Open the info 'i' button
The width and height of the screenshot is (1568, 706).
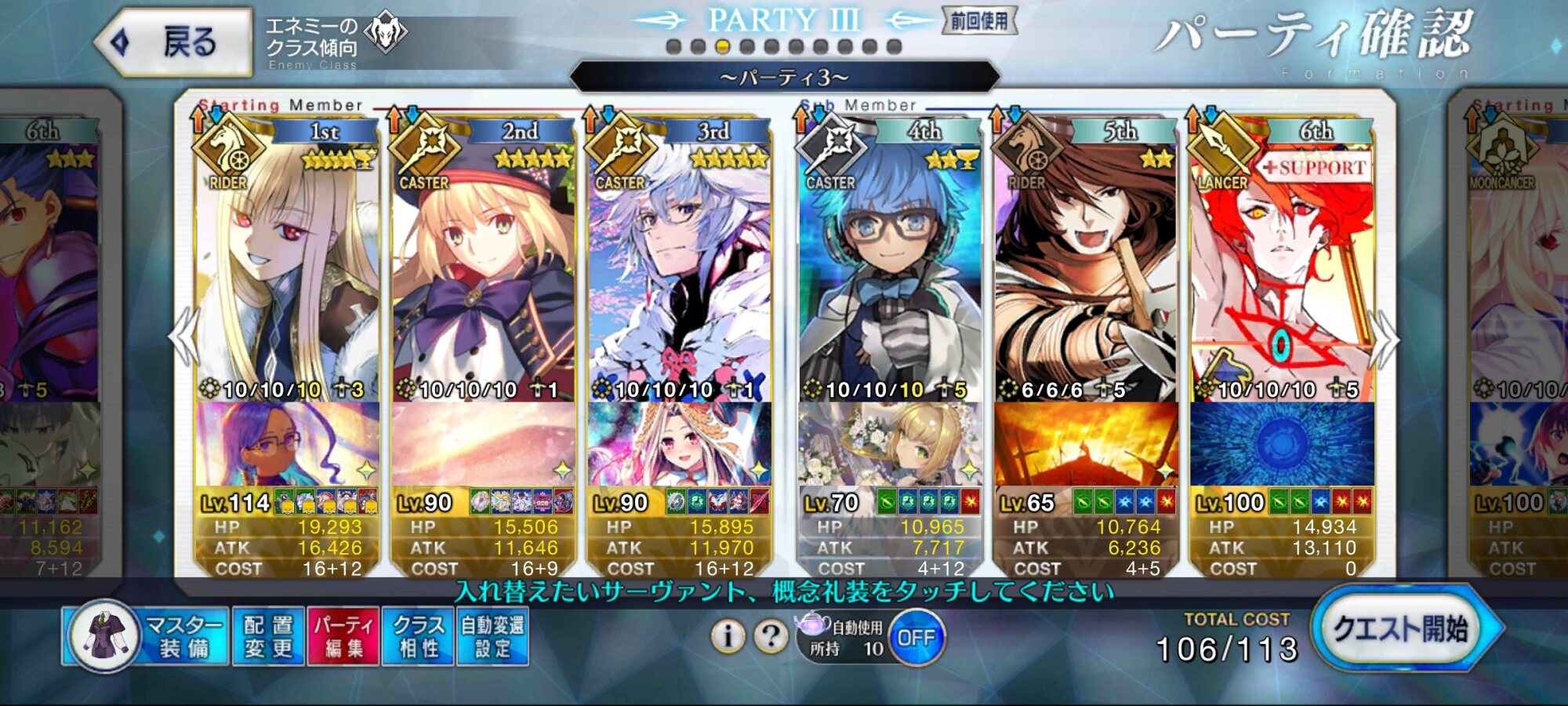coord(728,636)
